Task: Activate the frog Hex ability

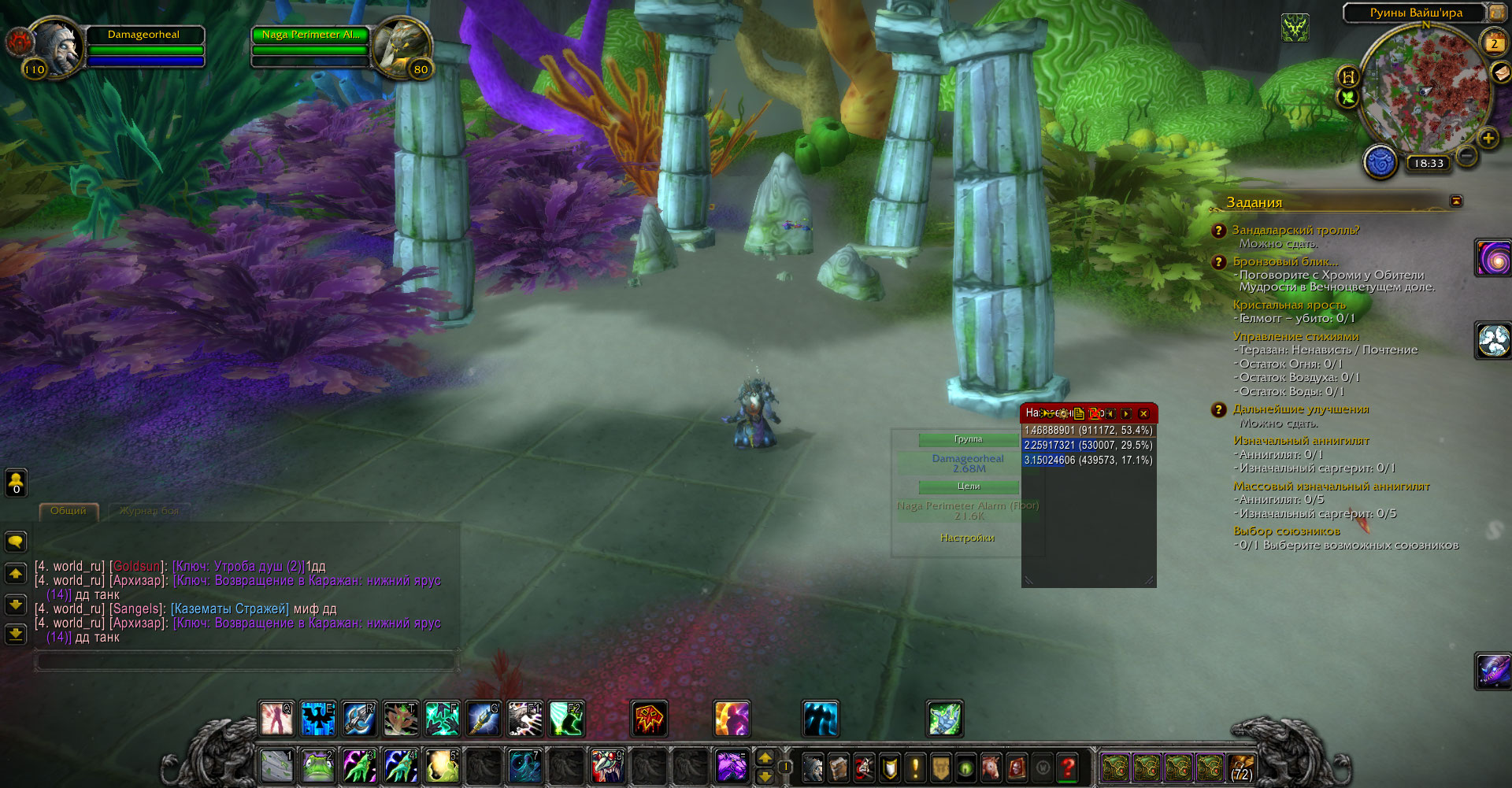Action: point(317,765)
